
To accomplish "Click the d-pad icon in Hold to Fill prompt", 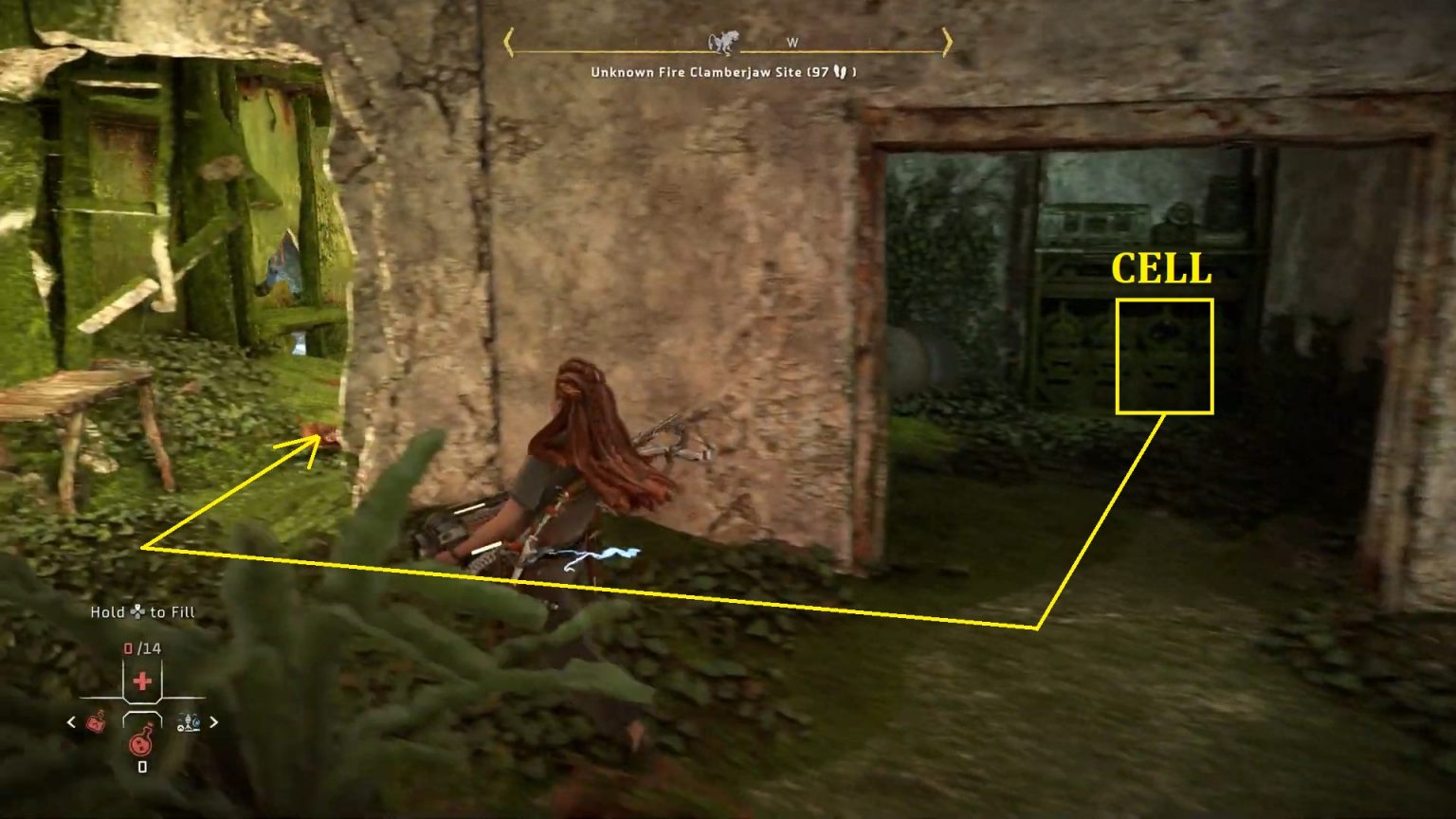I will (138, 612).
